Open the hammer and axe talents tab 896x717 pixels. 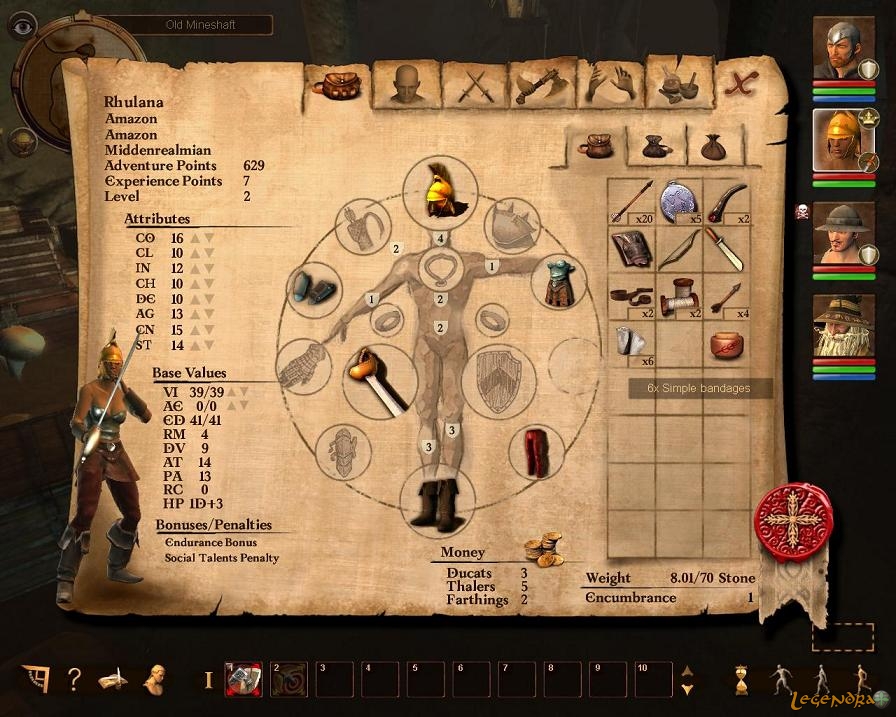[541, 84]
